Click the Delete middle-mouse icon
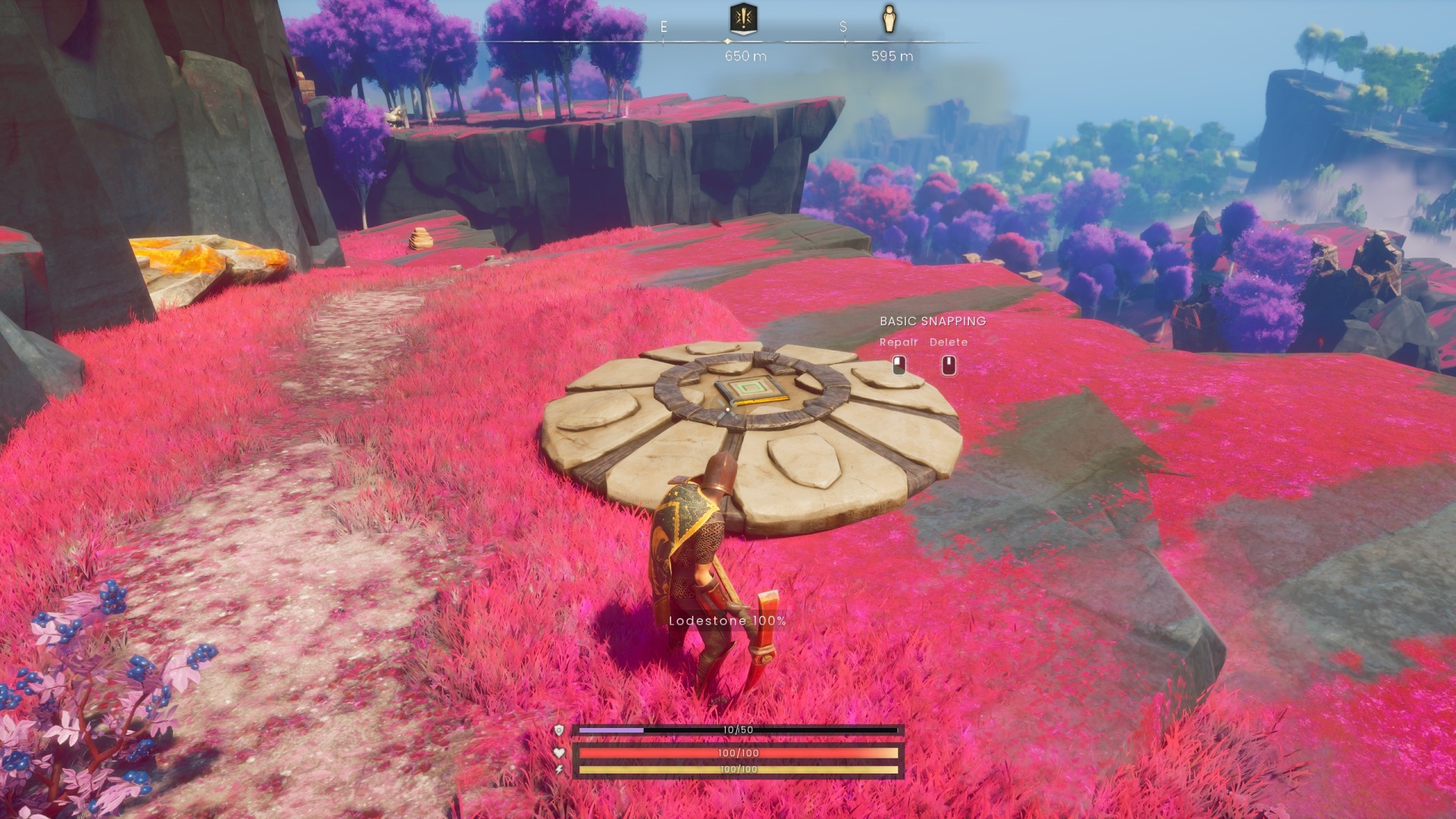This screenshot has height=819, width=1456. 948,364
